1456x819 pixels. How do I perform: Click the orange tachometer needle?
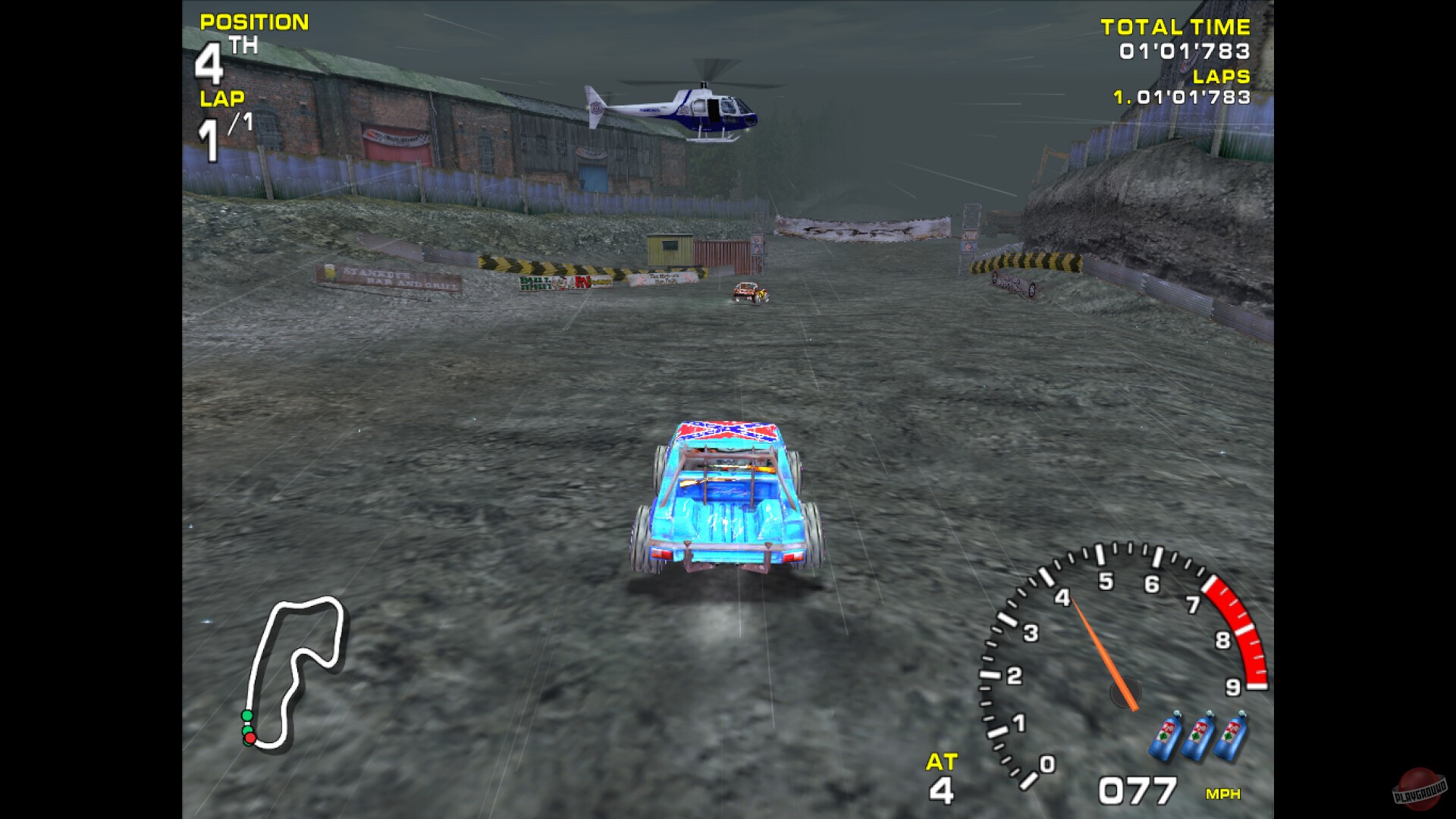[x=1100, y=645]
